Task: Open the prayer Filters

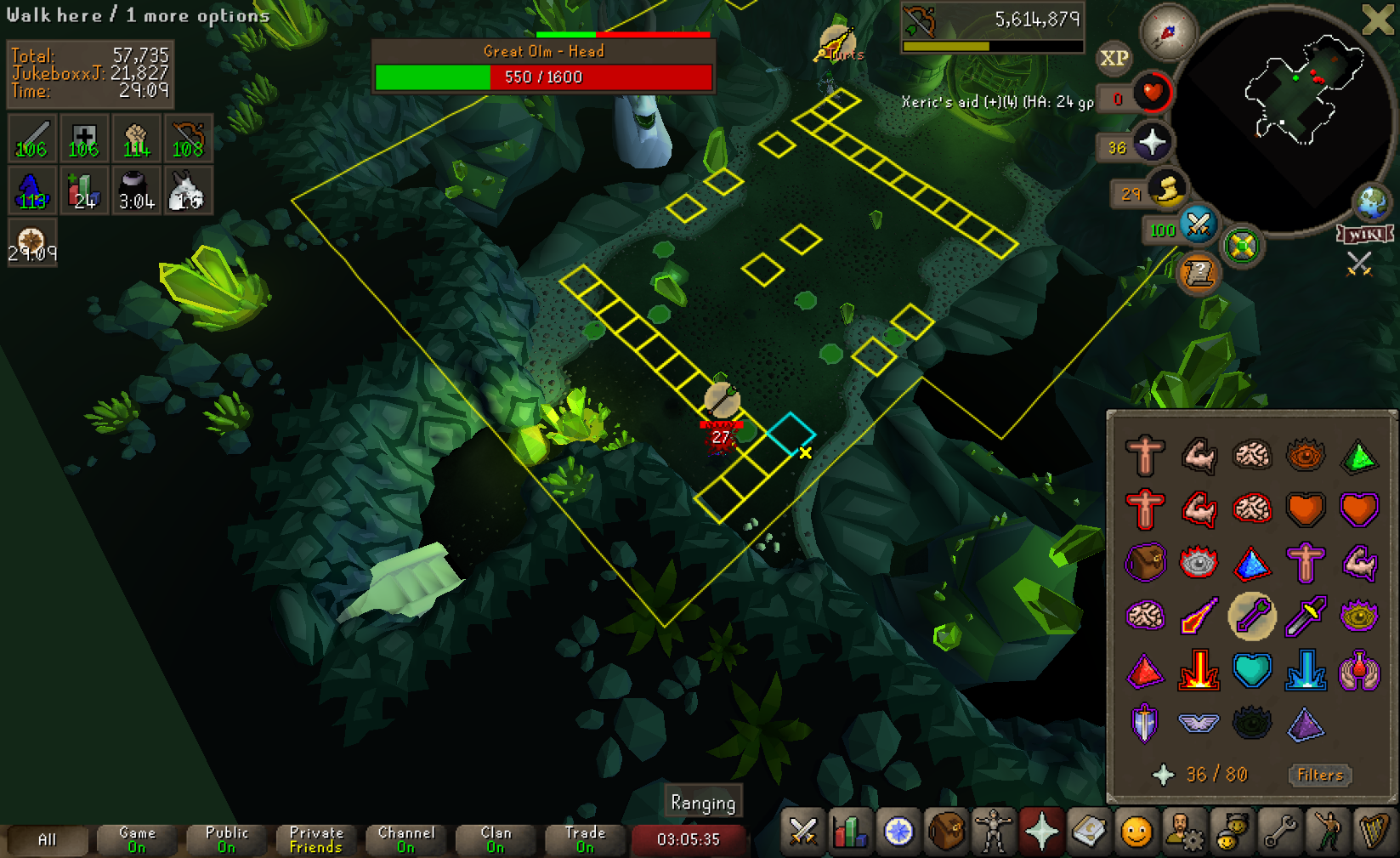Action: click(1319, 775)
